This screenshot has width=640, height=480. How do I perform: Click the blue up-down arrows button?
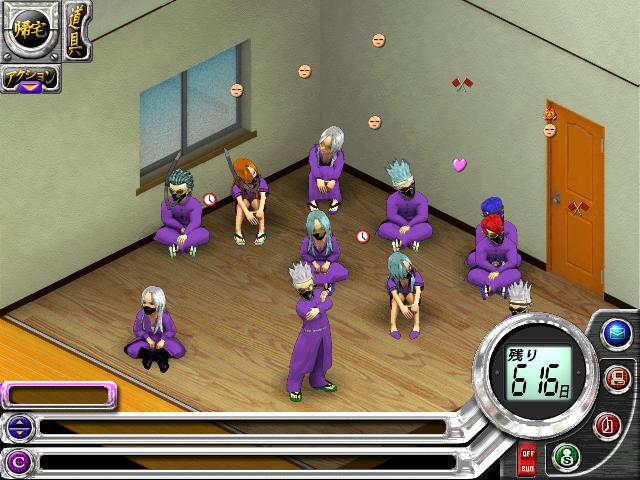18,428
